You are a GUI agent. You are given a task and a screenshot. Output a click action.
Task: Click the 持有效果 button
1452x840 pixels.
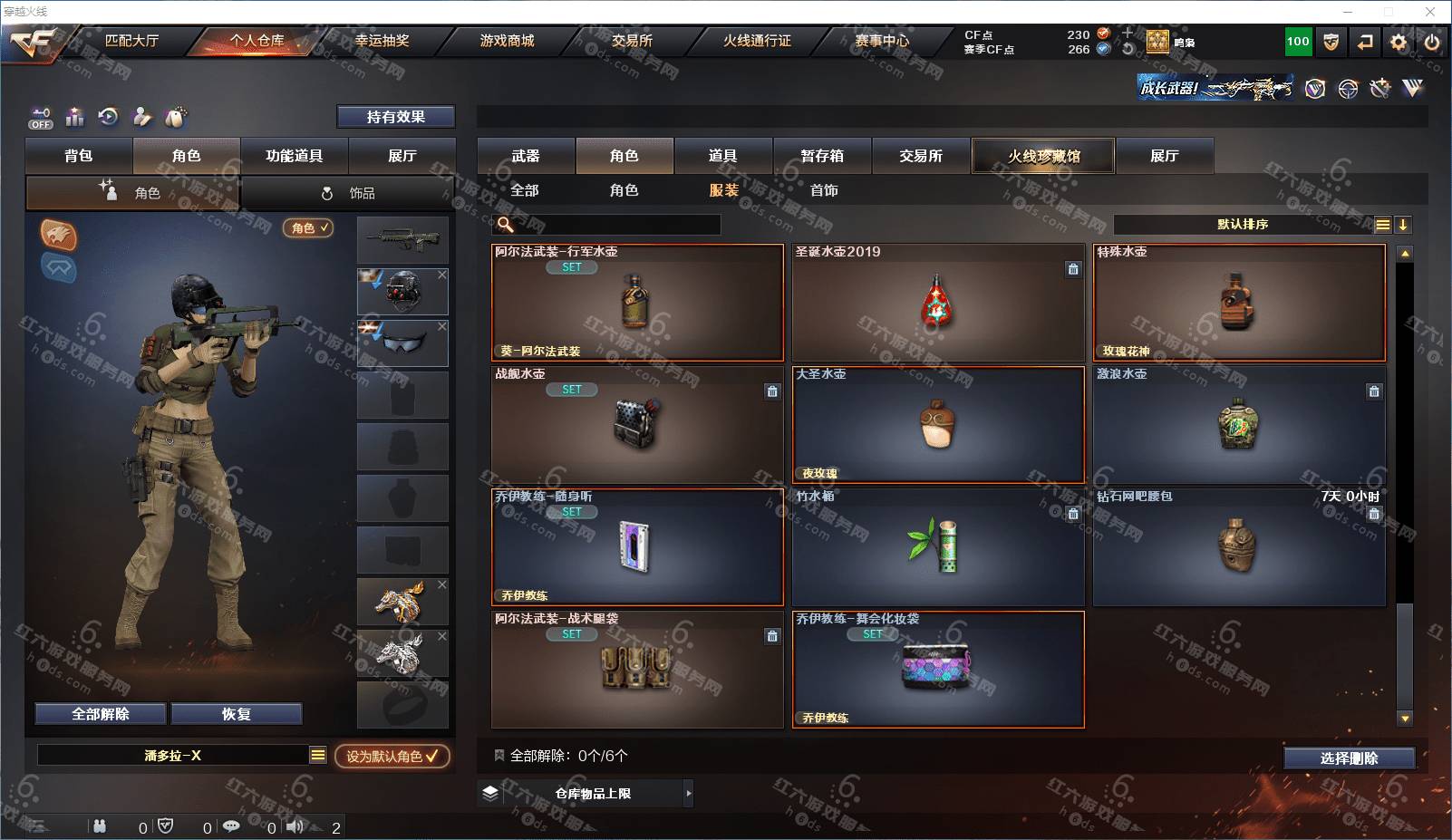coord(396,117)
